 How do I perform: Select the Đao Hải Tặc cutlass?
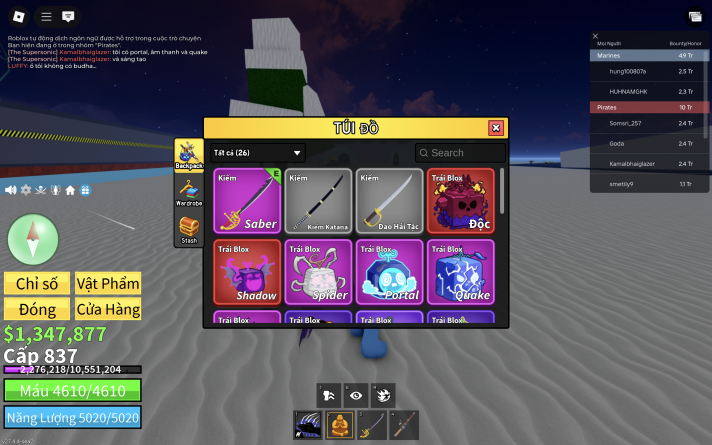[391, 201]
